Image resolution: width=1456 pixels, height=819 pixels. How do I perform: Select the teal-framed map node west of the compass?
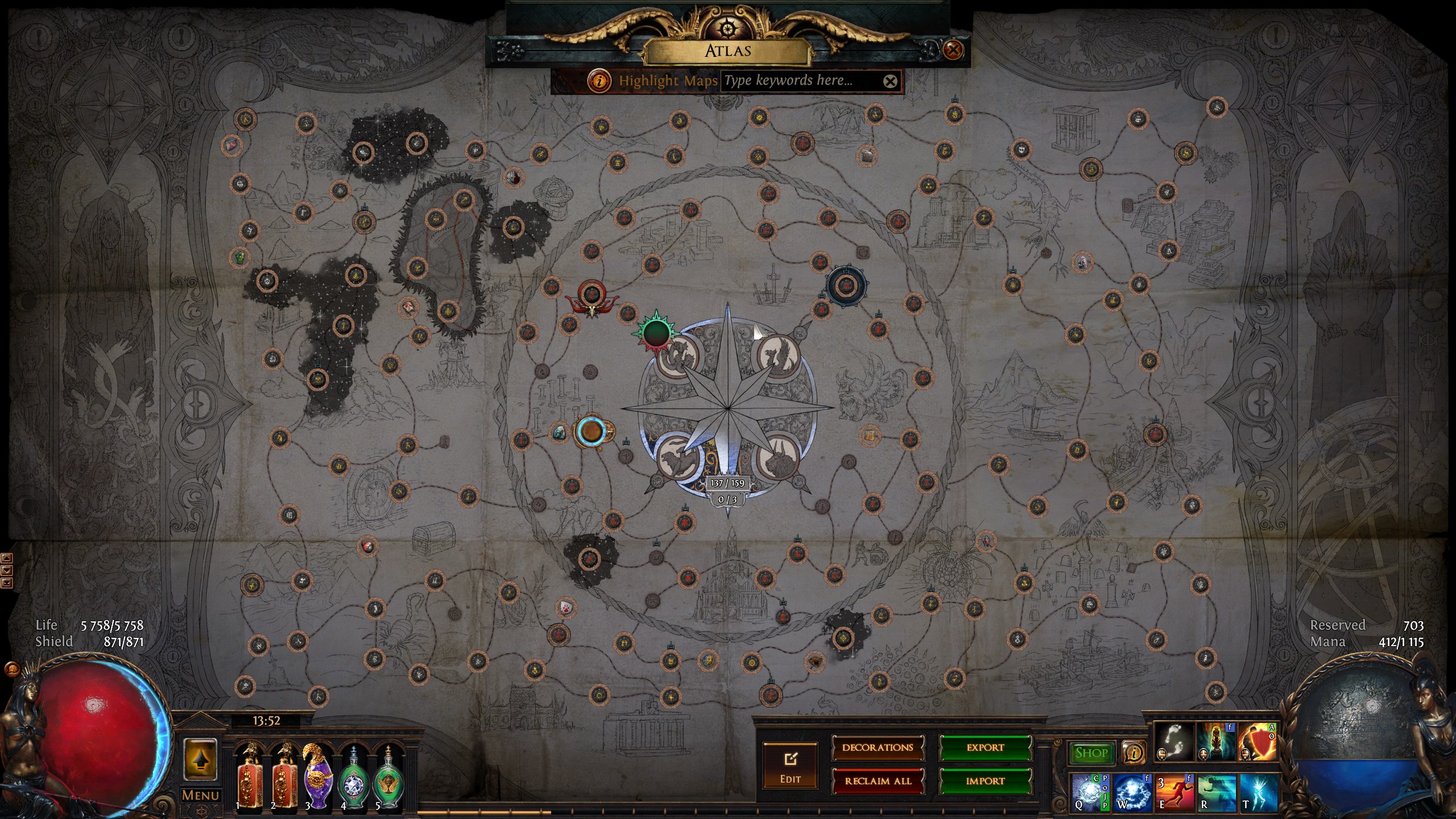591,432
